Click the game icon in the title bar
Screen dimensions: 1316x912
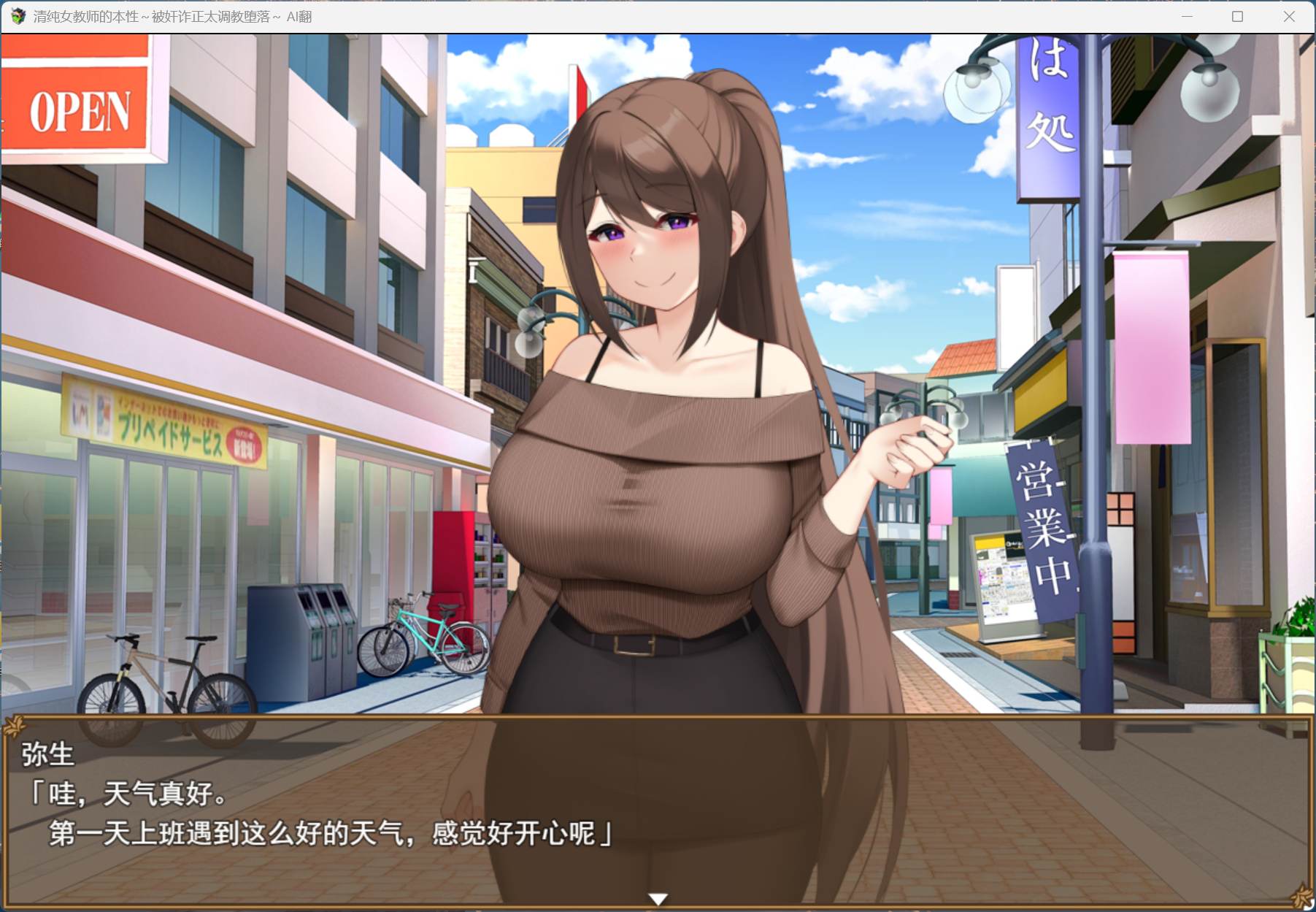point(18,15)
